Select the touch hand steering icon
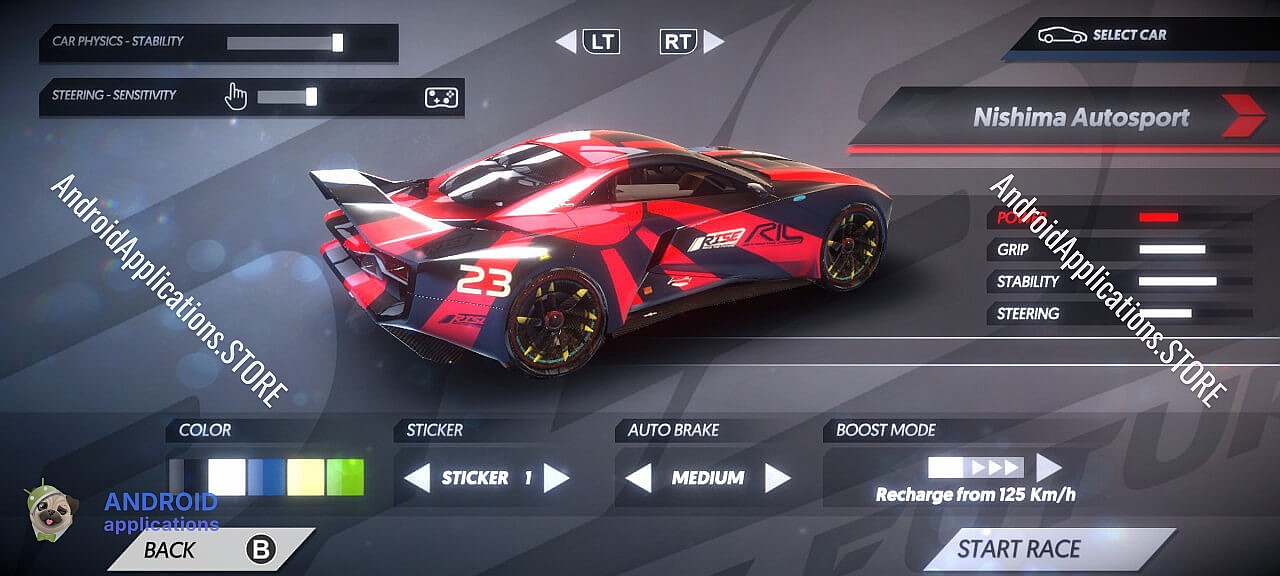 coord(235,96)
